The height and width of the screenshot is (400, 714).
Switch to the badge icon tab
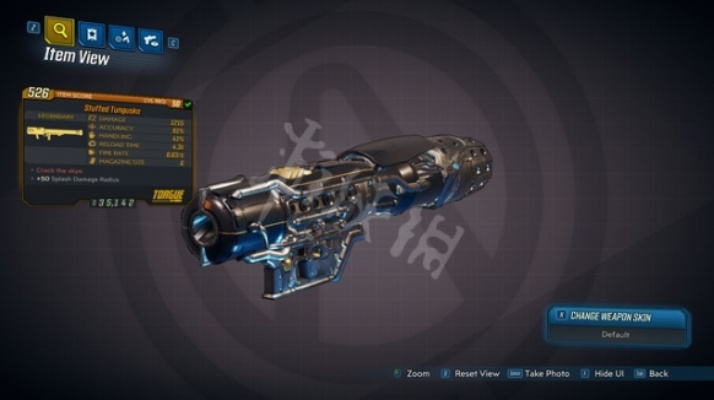[91, 35]
